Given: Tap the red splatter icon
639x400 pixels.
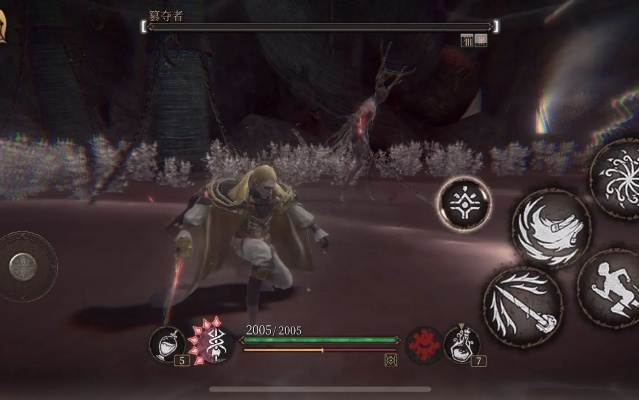Looking at the screenshot, I should (x=425, y=343).
